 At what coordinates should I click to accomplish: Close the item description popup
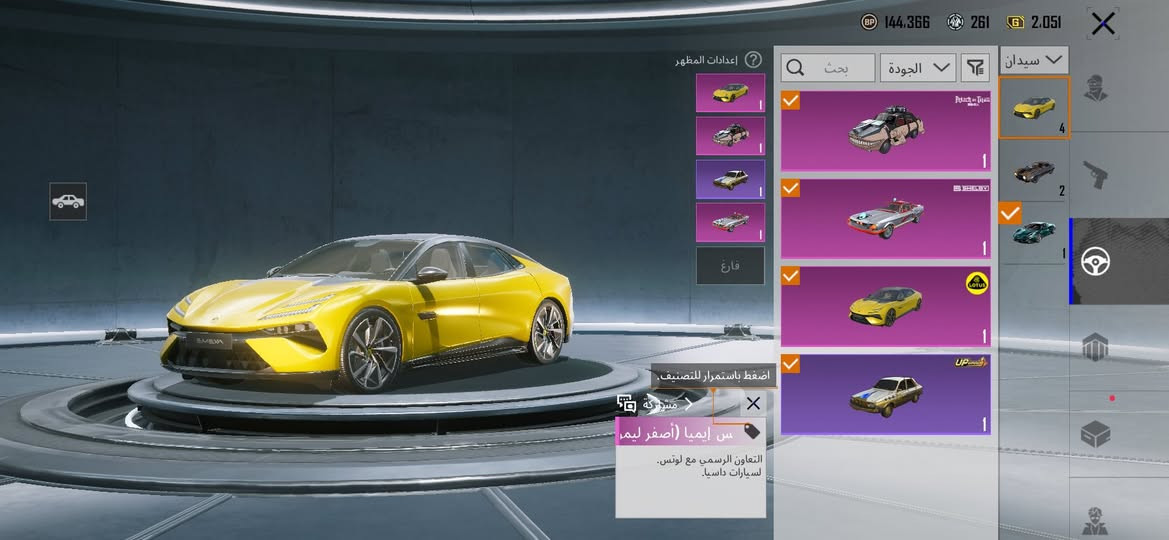click(753, 403)
